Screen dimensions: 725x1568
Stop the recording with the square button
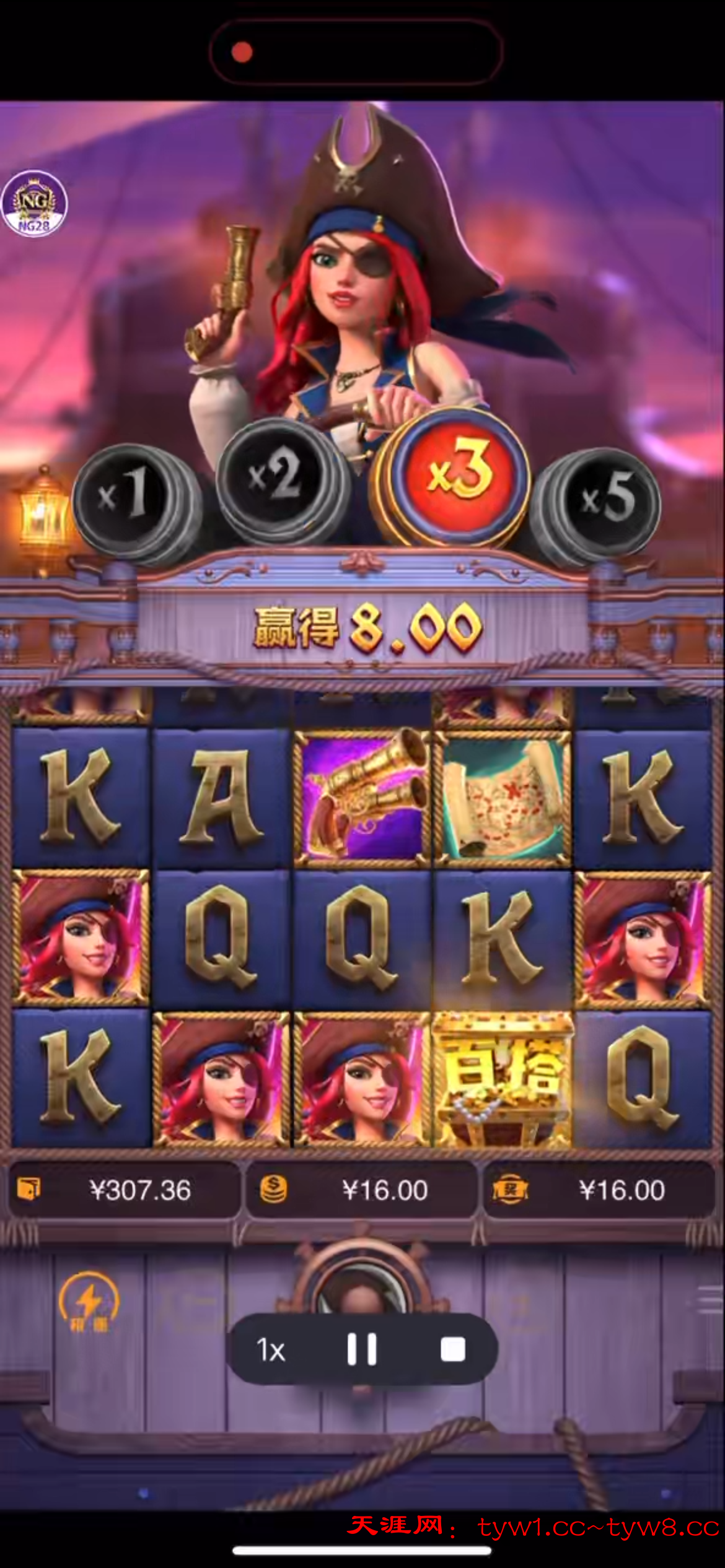[452, 1349]
